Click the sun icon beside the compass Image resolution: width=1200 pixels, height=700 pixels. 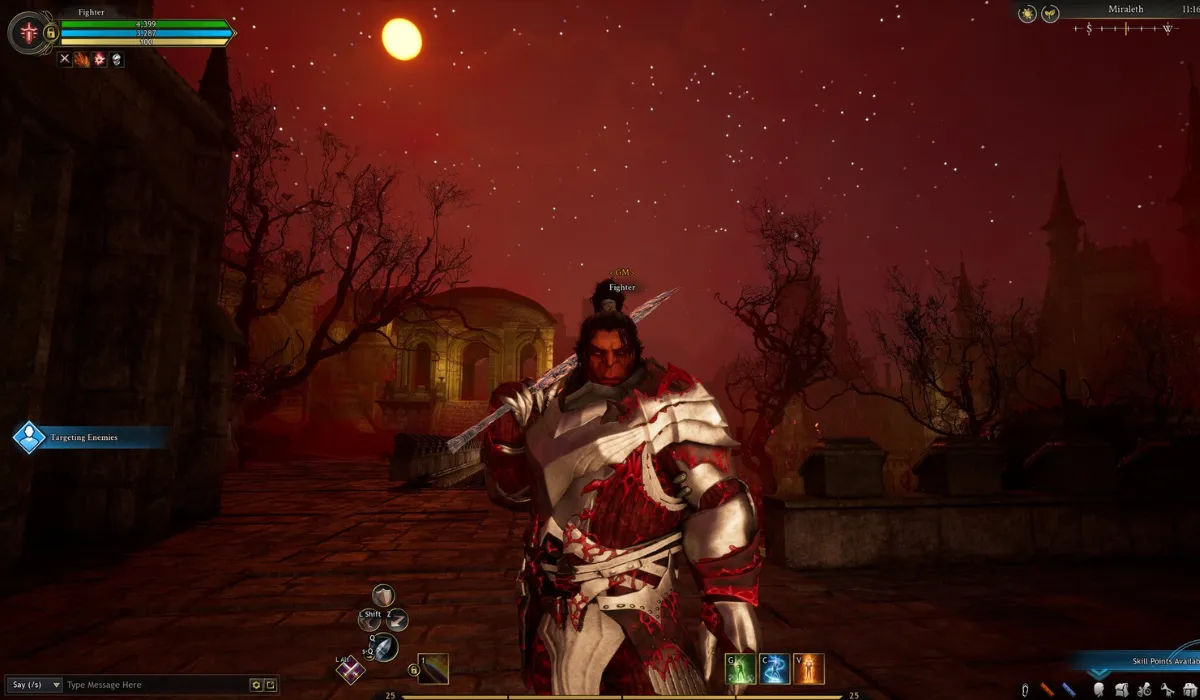tap(1028, 13)
